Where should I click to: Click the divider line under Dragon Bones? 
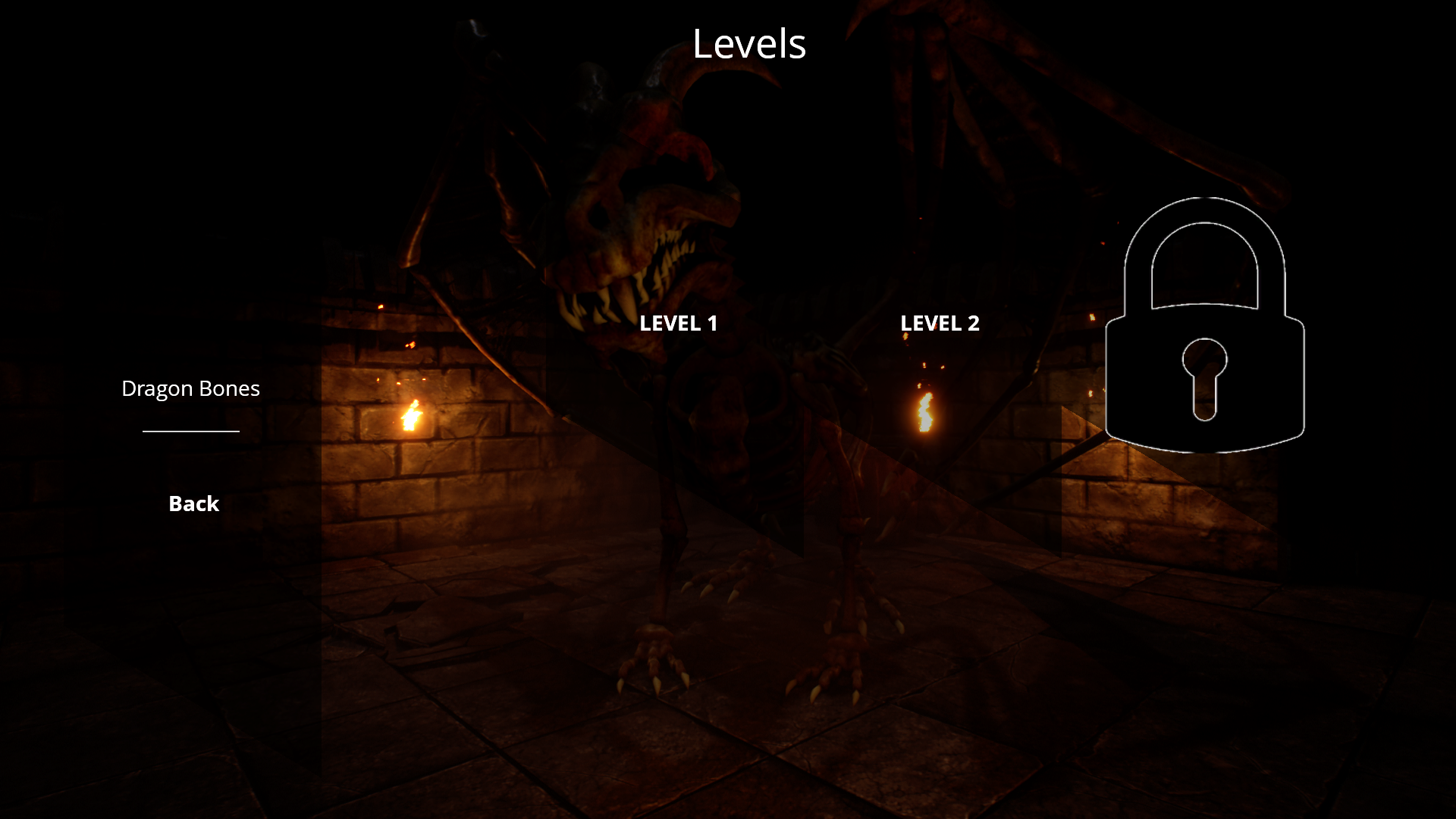[190, 432]
